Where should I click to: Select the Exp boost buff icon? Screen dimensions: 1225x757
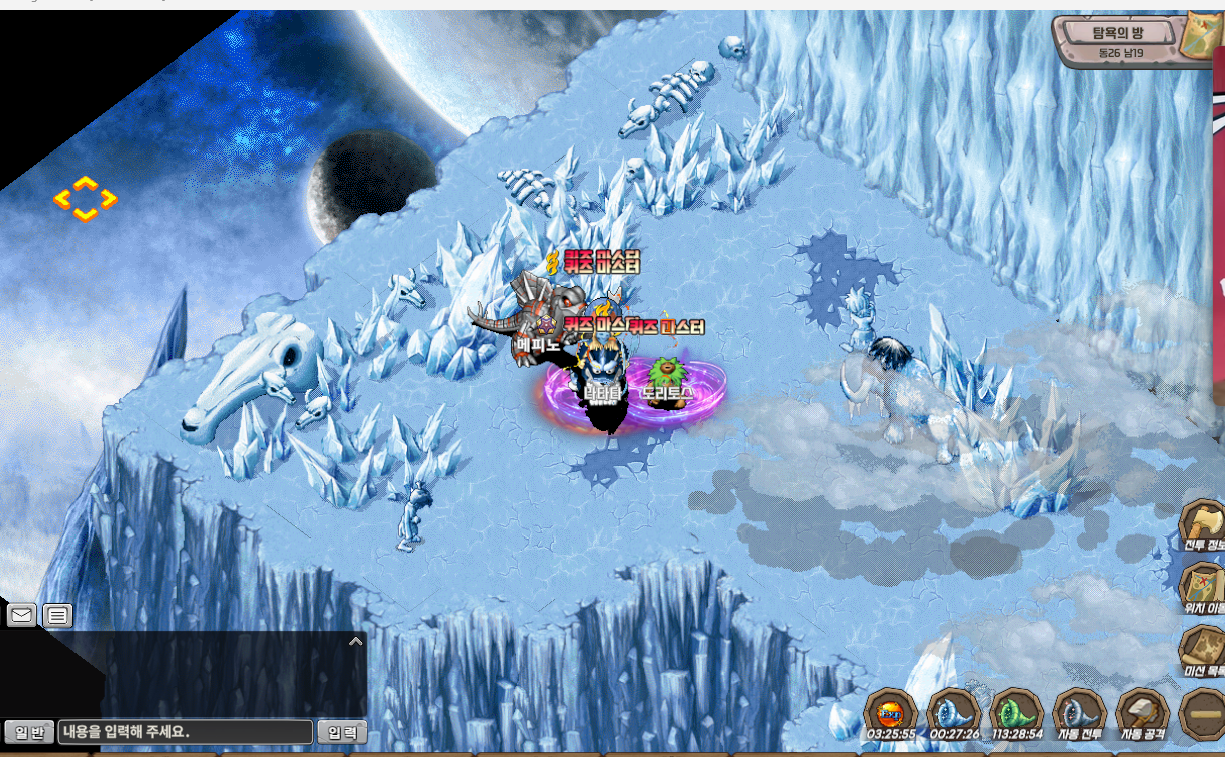coord(888,714)
